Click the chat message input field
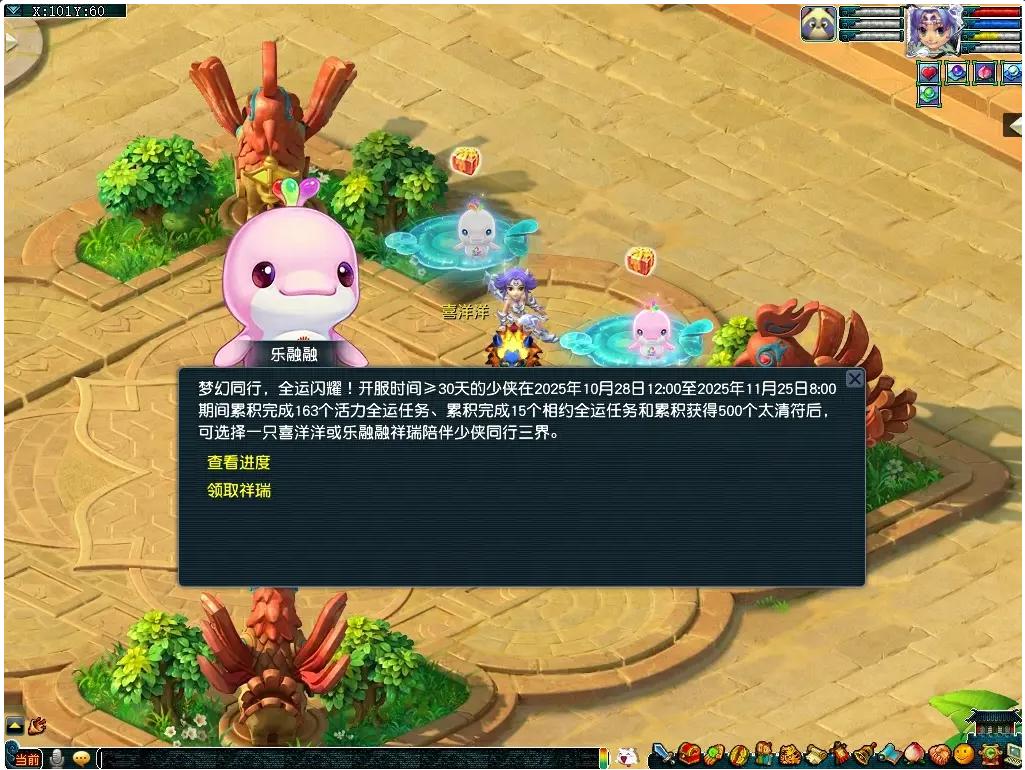1025x770 pixels. (350, 759)
